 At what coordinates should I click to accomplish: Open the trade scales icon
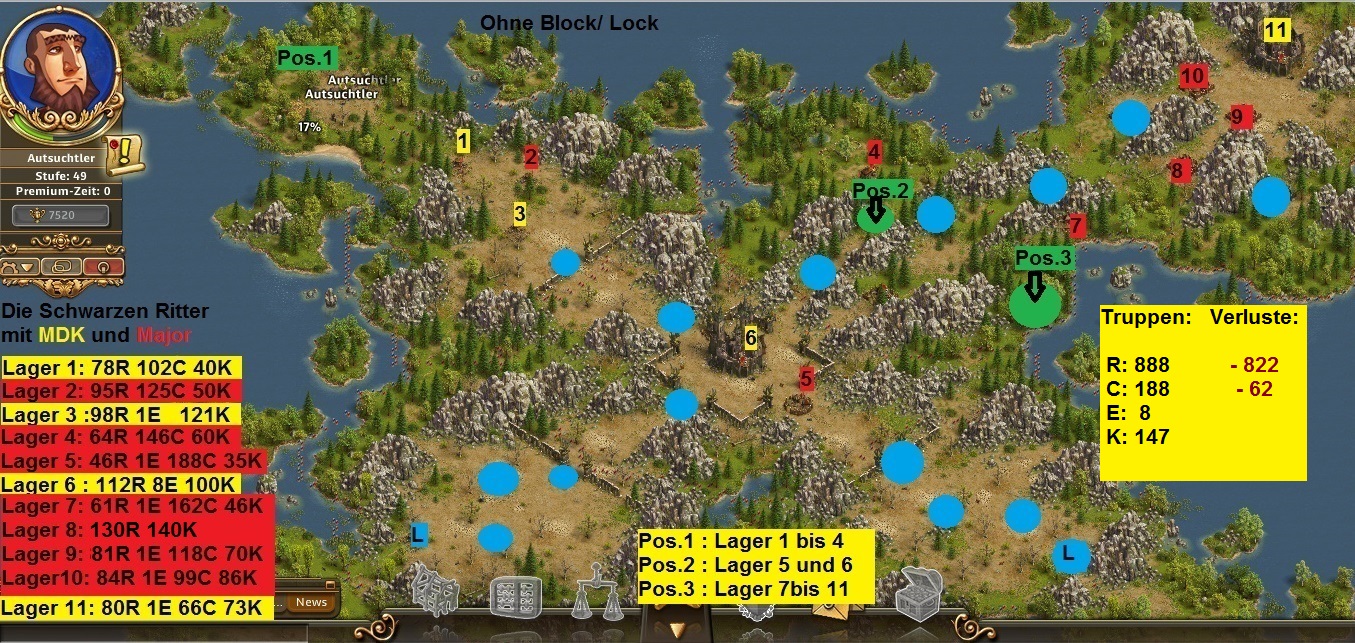[592, 596]
